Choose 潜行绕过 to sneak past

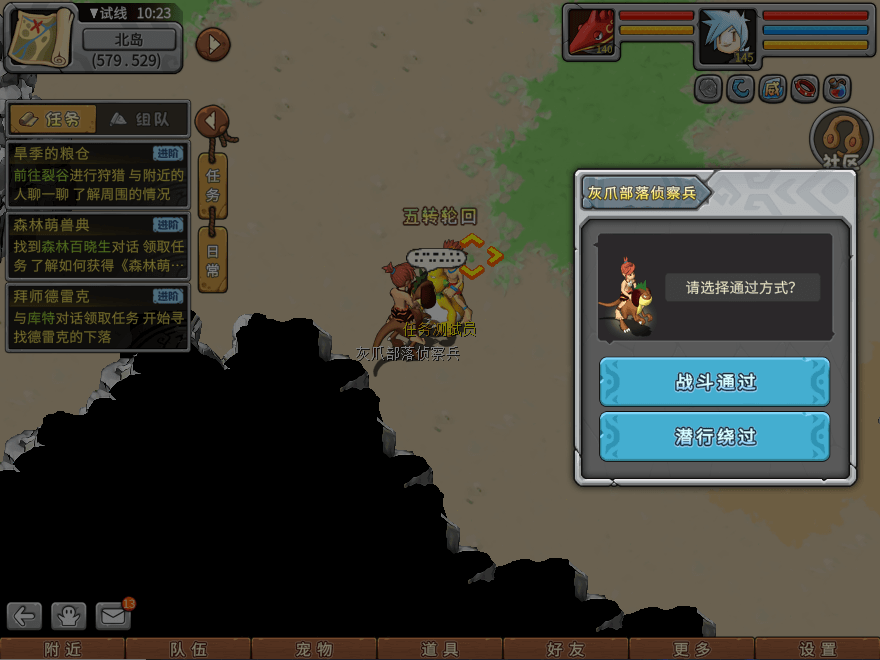[715, 437]
